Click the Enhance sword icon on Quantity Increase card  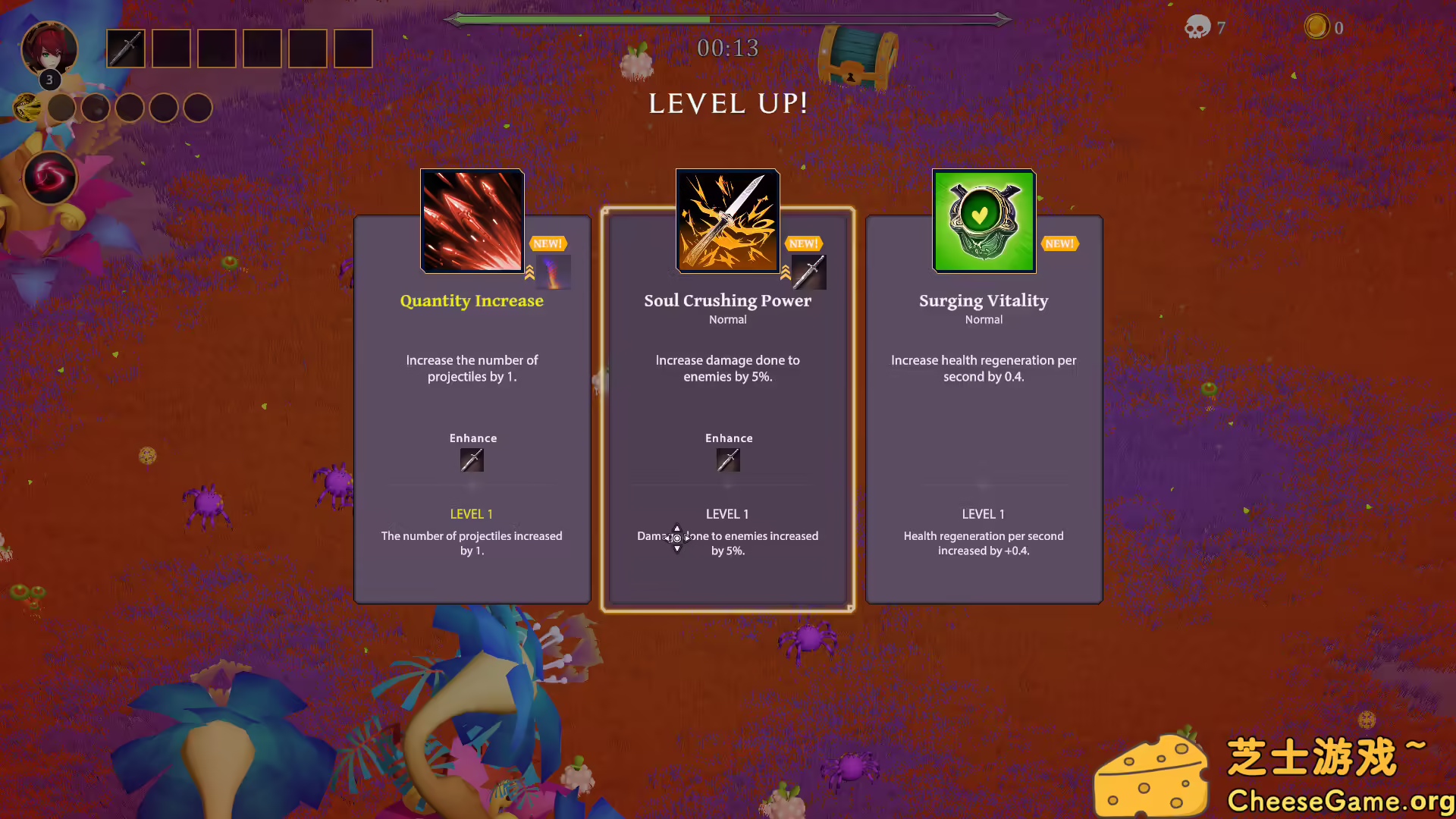click(x=472, y=460)
